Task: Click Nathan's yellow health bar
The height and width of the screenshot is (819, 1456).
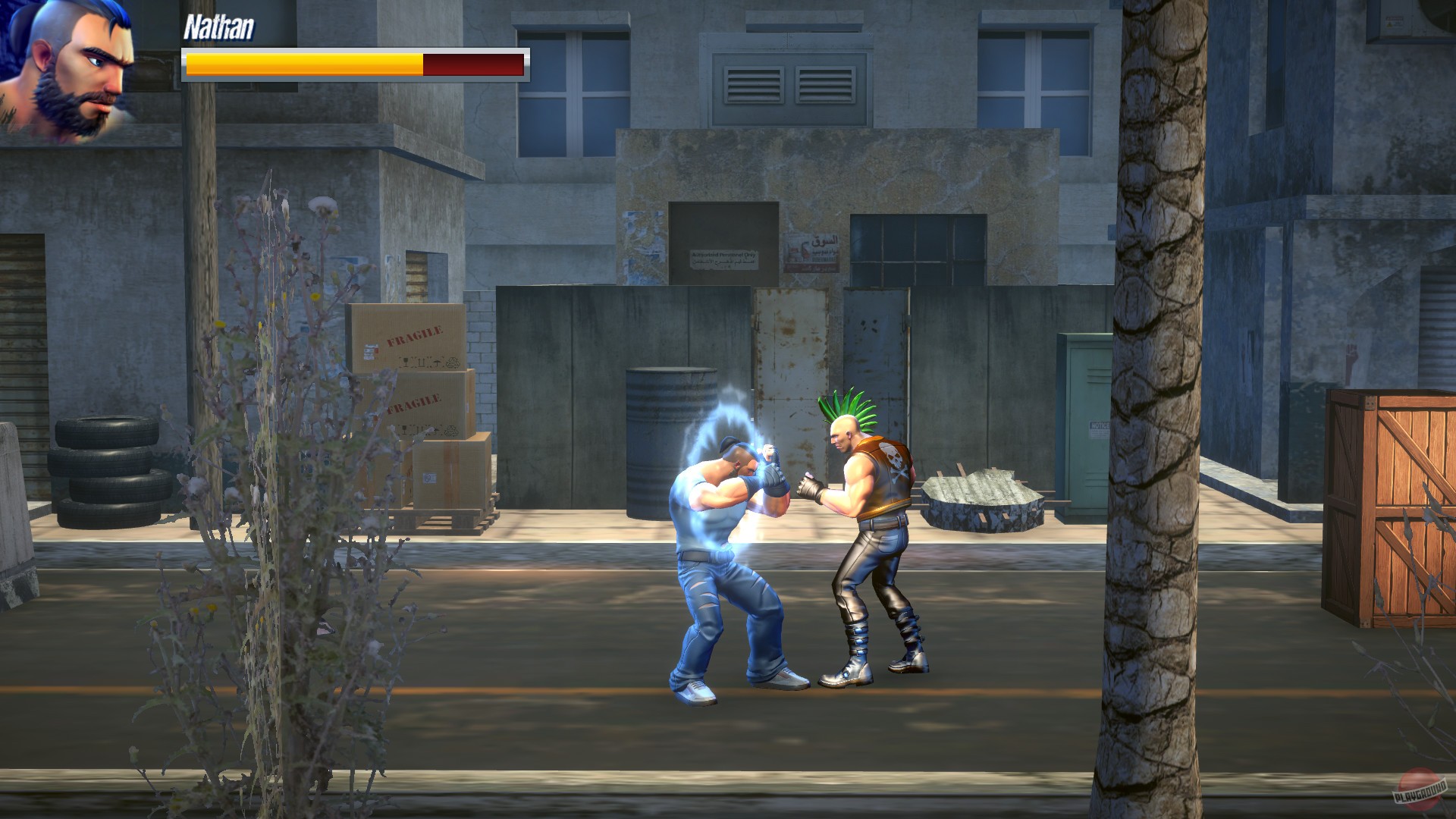Action: [303, 65]
